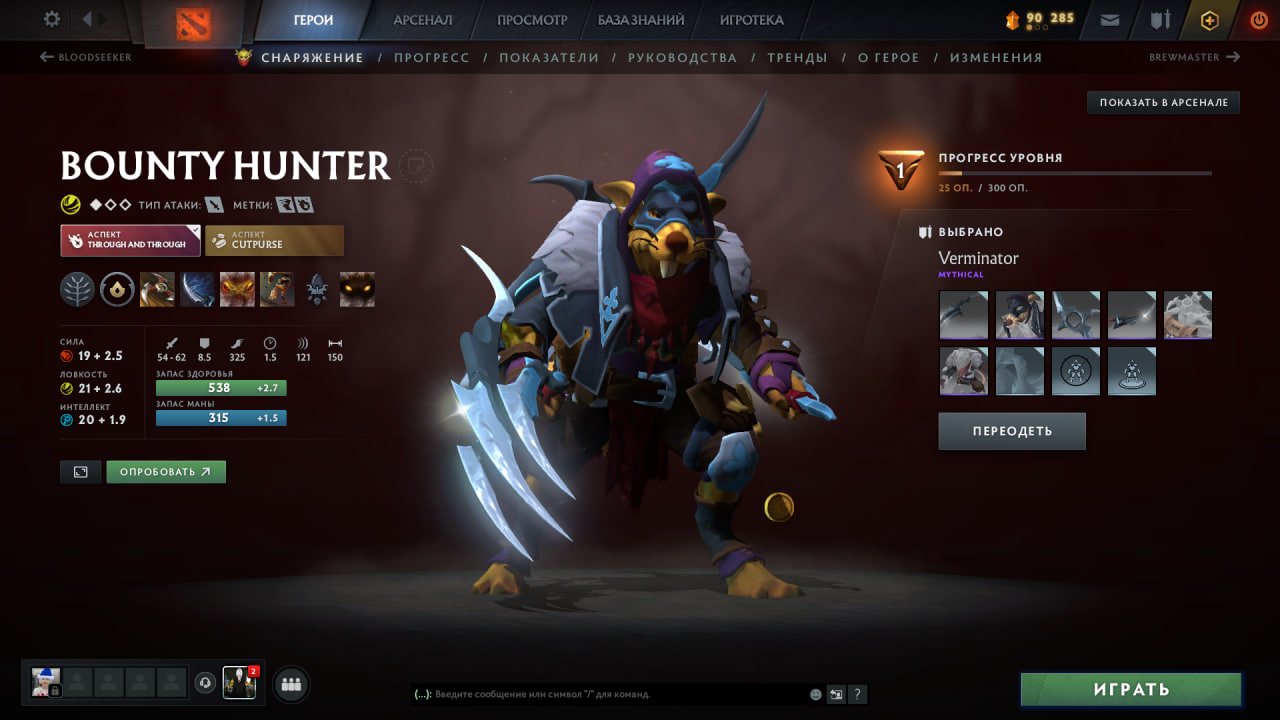The width and height of the screenshot is (1280, 720).
Task: Toggle the innate ability icon
Action: click(77, 289)
